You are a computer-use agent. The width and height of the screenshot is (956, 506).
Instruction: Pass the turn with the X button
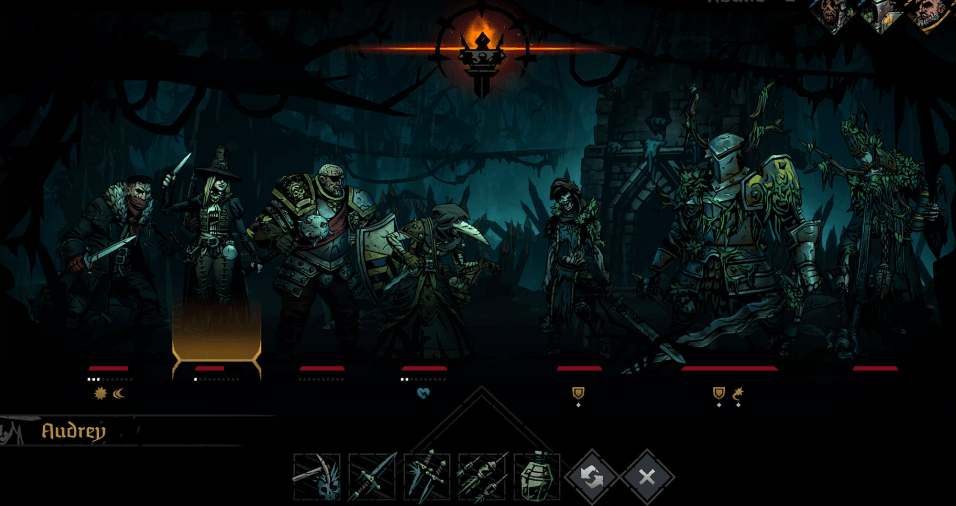(647, 477)
